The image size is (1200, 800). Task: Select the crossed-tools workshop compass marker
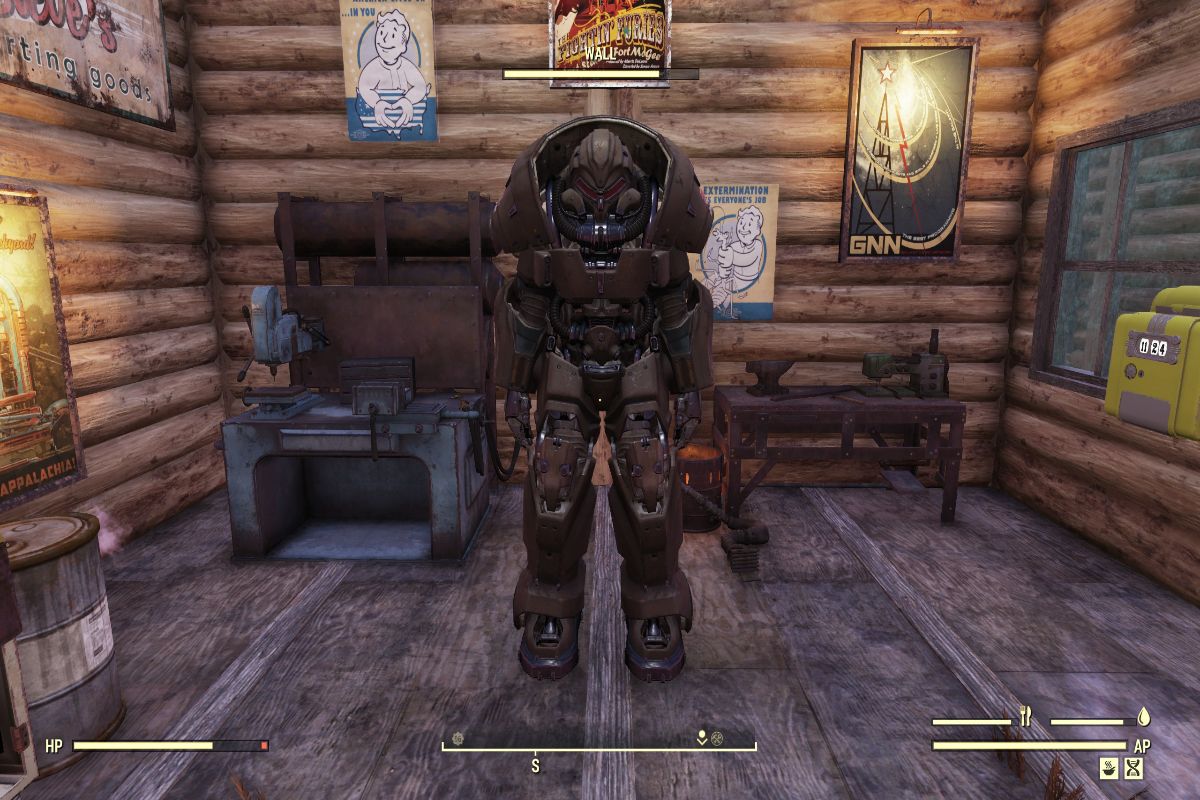coord(717,739)
